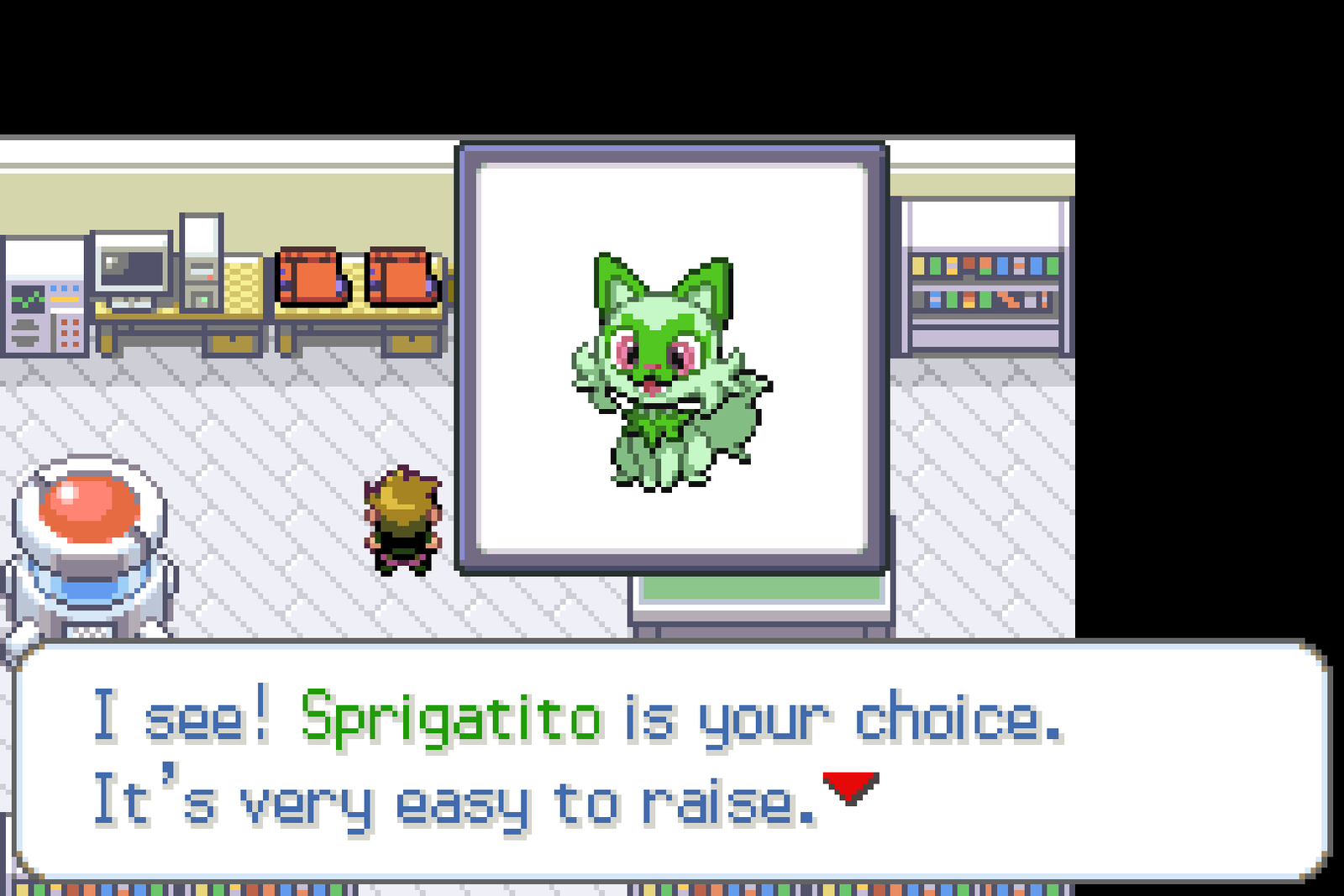The height and width of the screenshot is (896, 1344).
Task: Advance the dialogue by clicking the text box
Action: point(672,756)
